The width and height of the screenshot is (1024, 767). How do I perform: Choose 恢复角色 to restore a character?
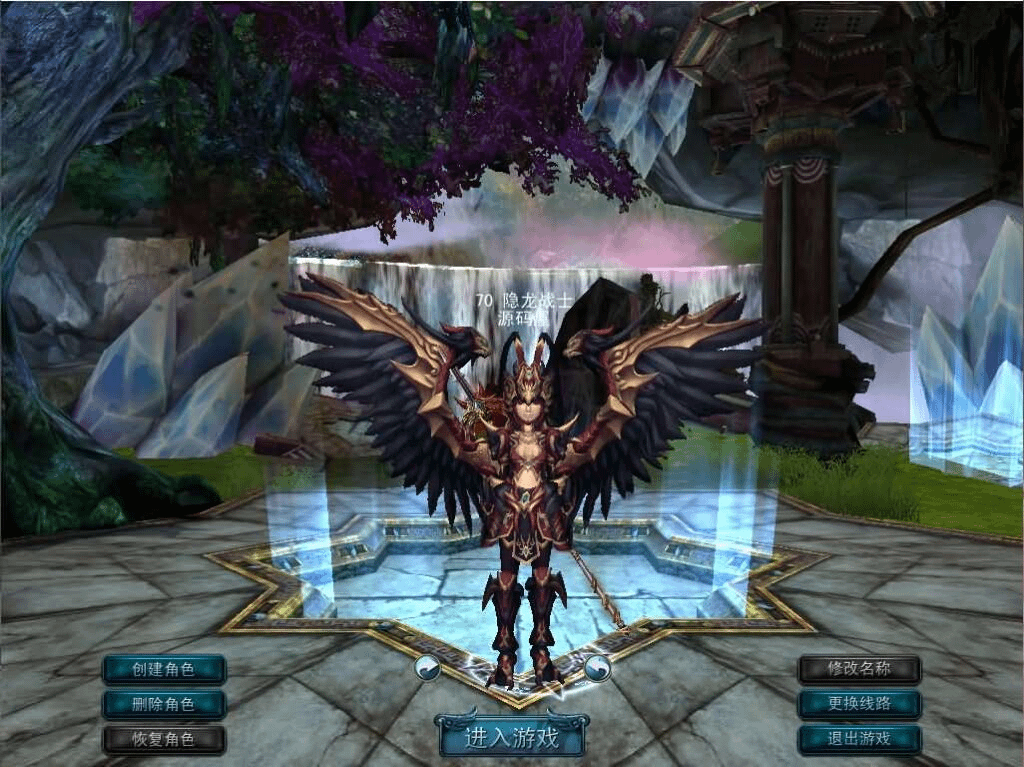click(163, 740)
